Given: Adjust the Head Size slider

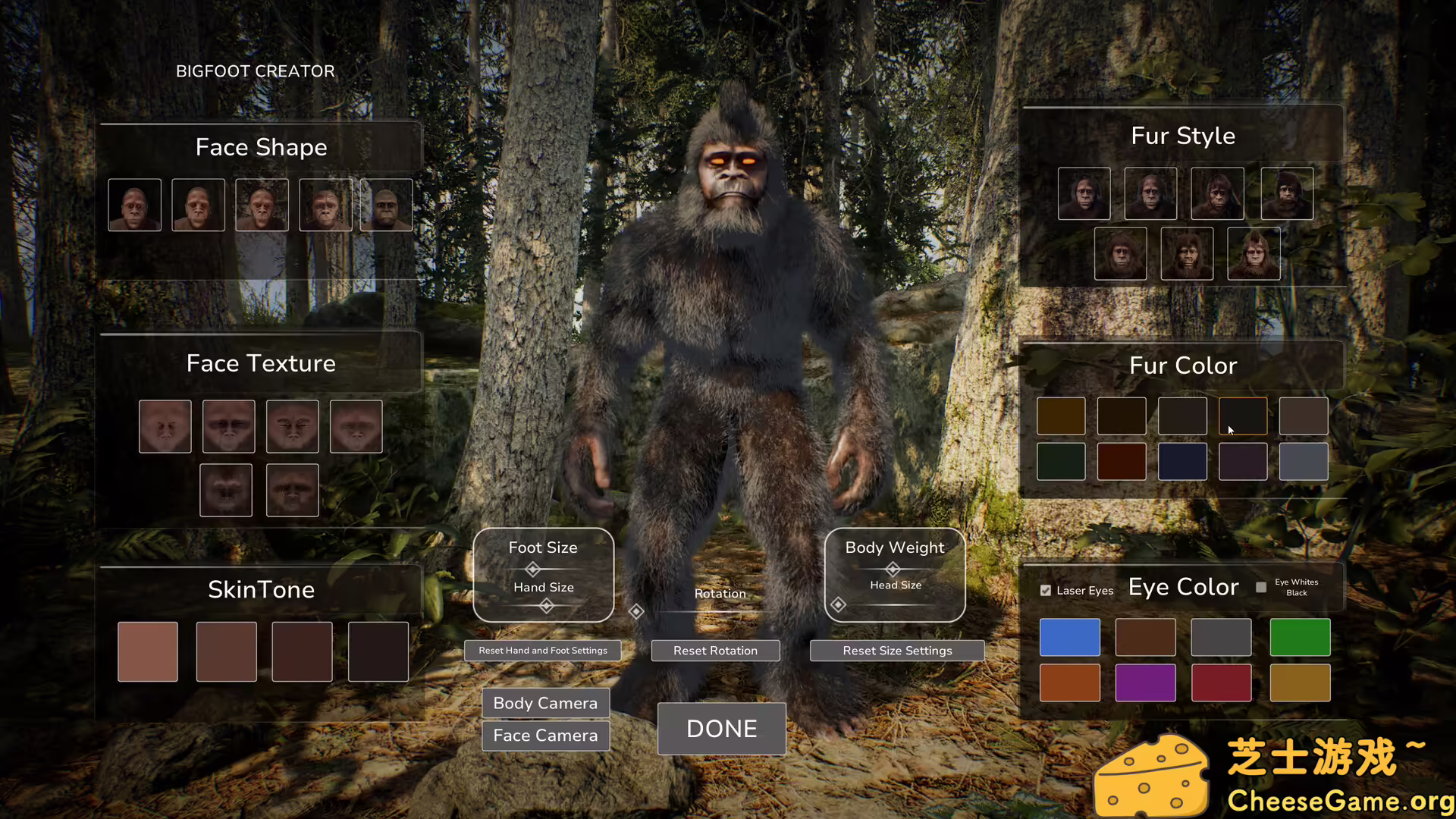Looking at the screenshot, I should coord(838,604).
